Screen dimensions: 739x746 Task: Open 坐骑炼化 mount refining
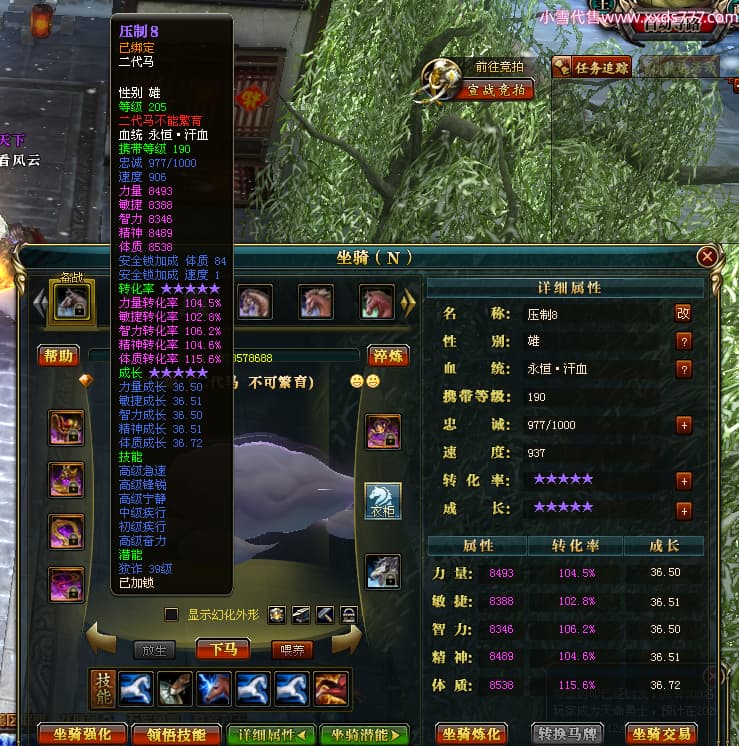coord(470,734)
